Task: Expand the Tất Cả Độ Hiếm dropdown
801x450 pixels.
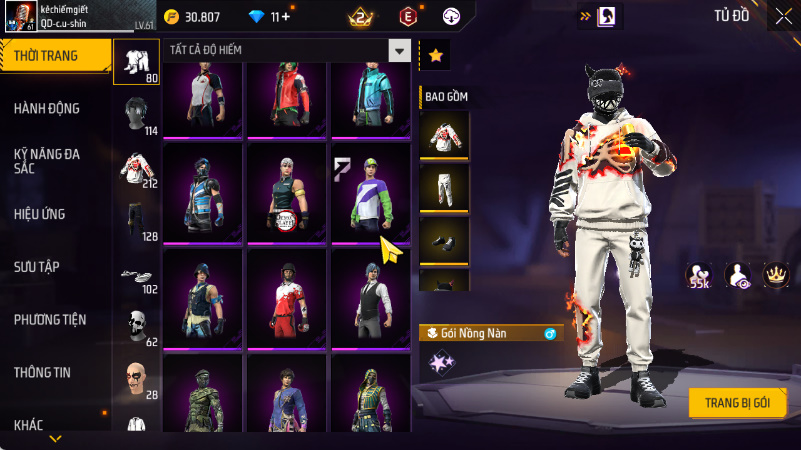Action: (399, 51)
